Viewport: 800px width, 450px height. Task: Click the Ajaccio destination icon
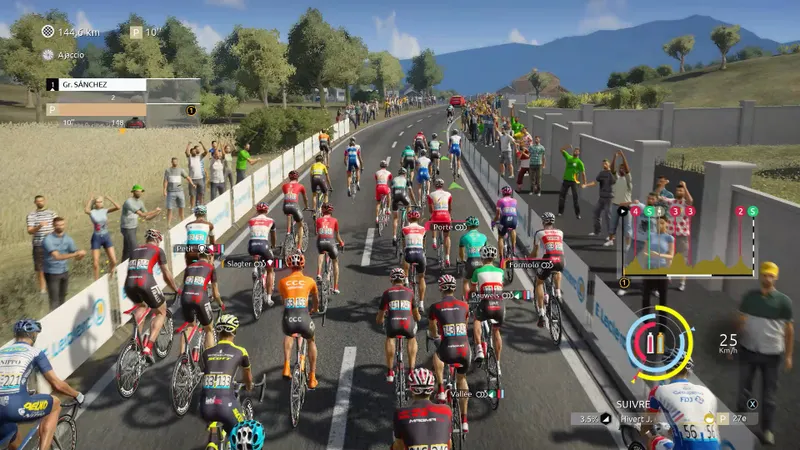click(49, 55)
